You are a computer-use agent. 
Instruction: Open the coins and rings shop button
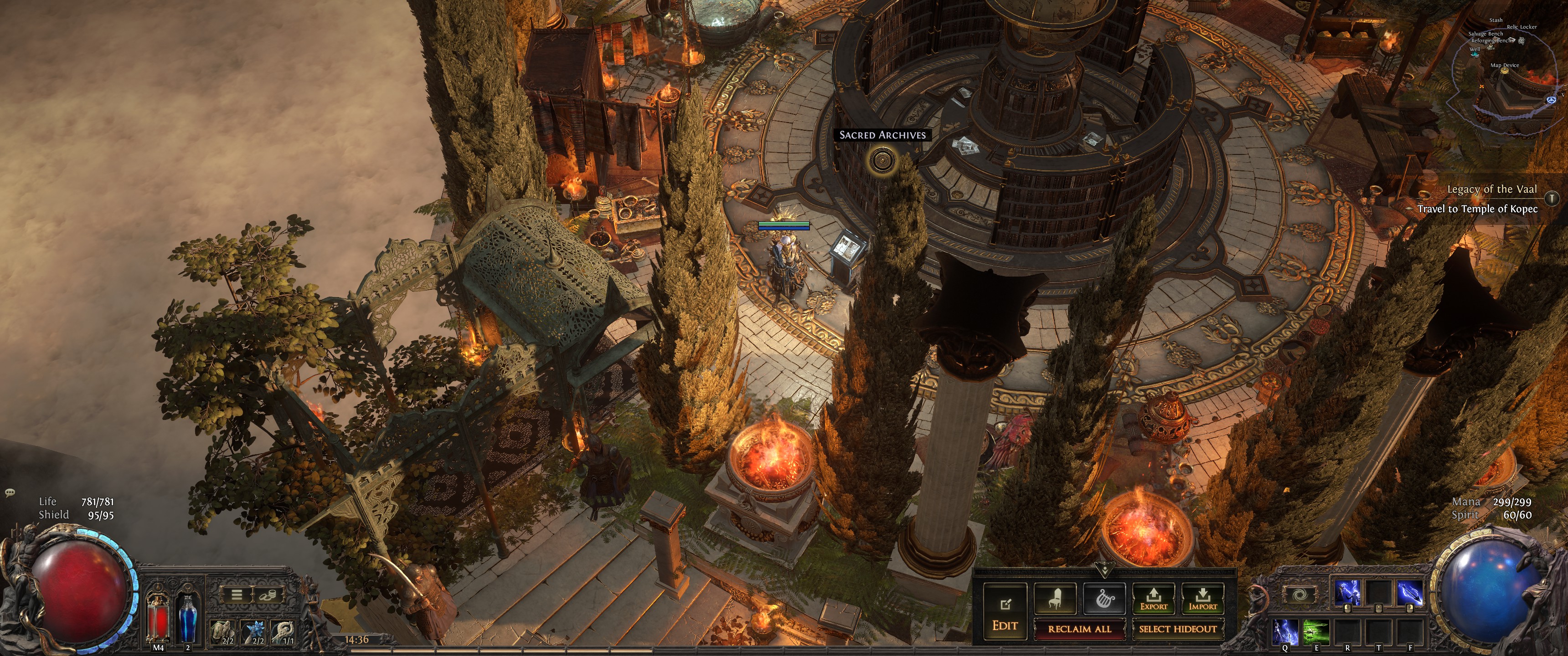point(267,594)
